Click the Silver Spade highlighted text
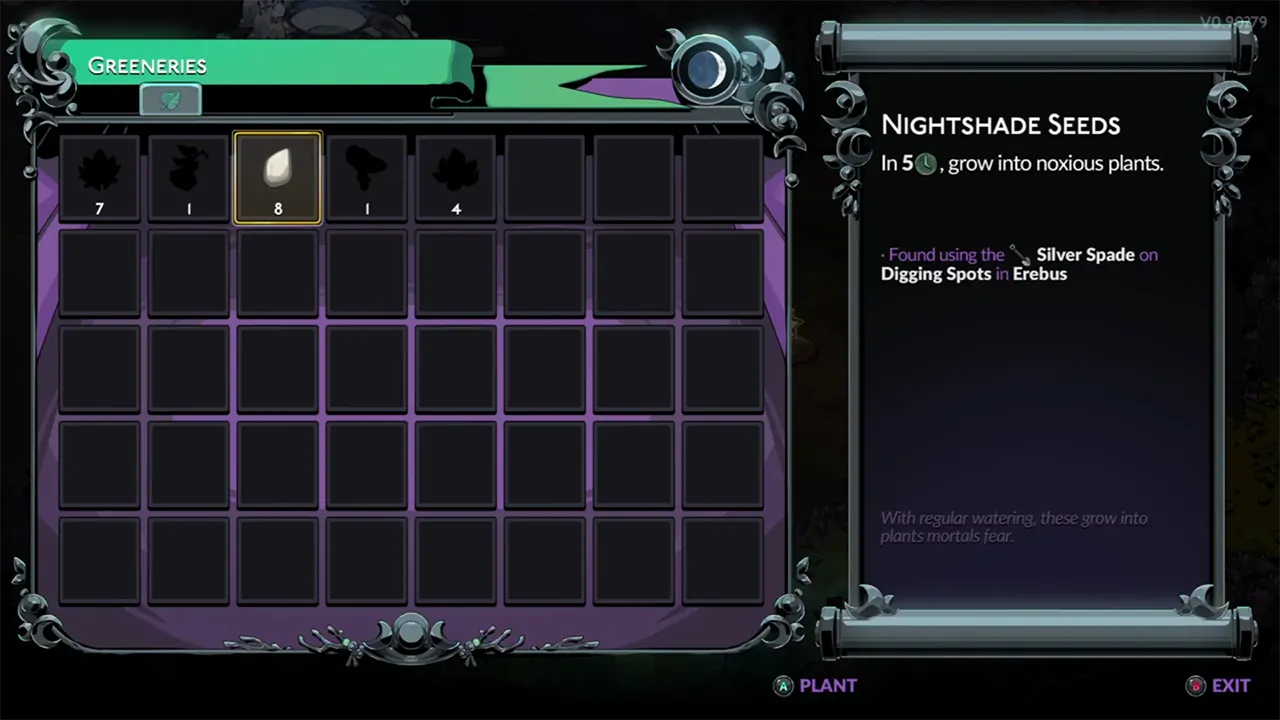The width and height of the screenshot is (1280, 720). [1085, 254]
